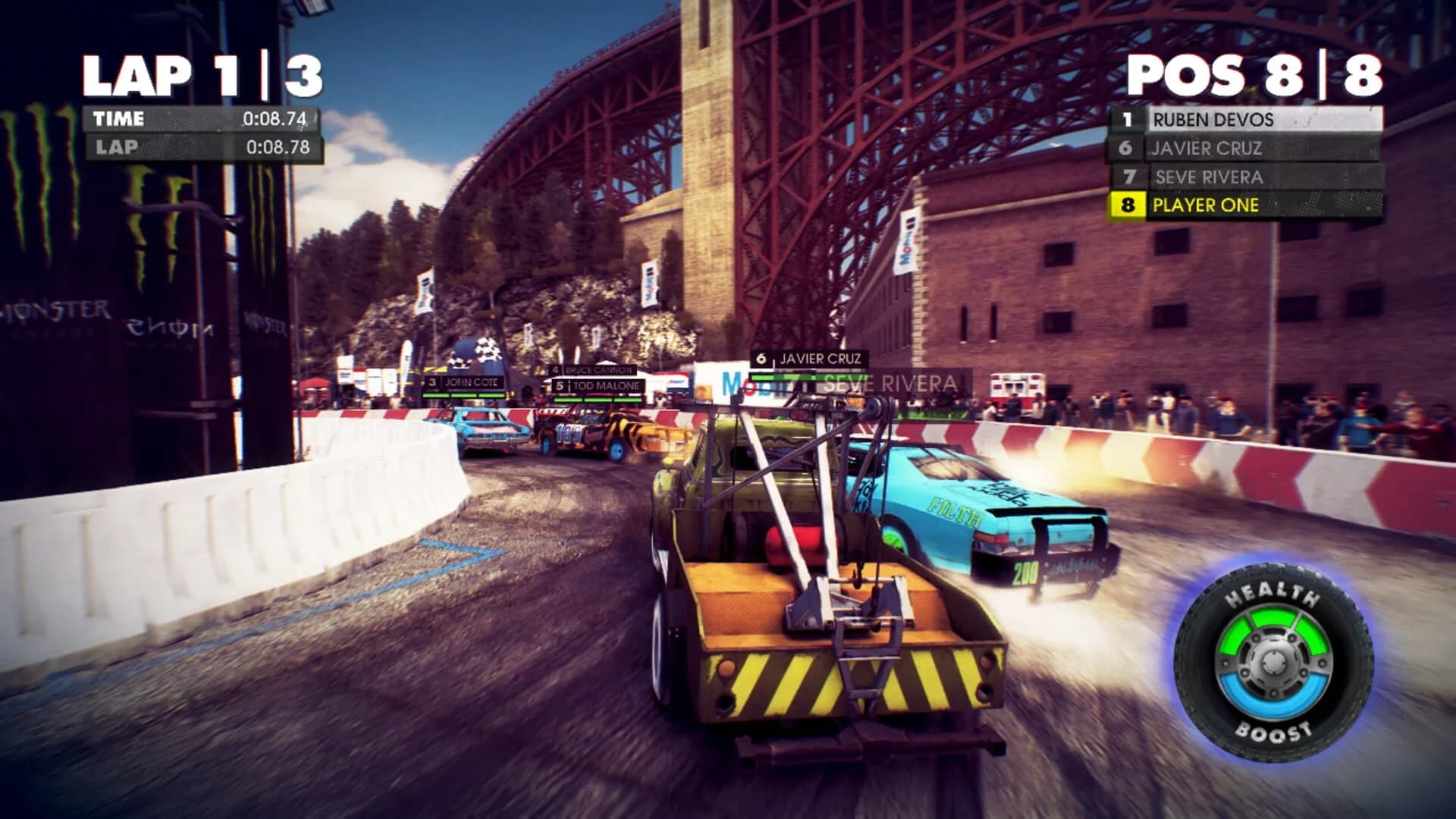This screenshot has width=1456, height=819.
Task: Toggle the RUBEN DEVOS leader entry
Action: click(x=1213, y=119)
